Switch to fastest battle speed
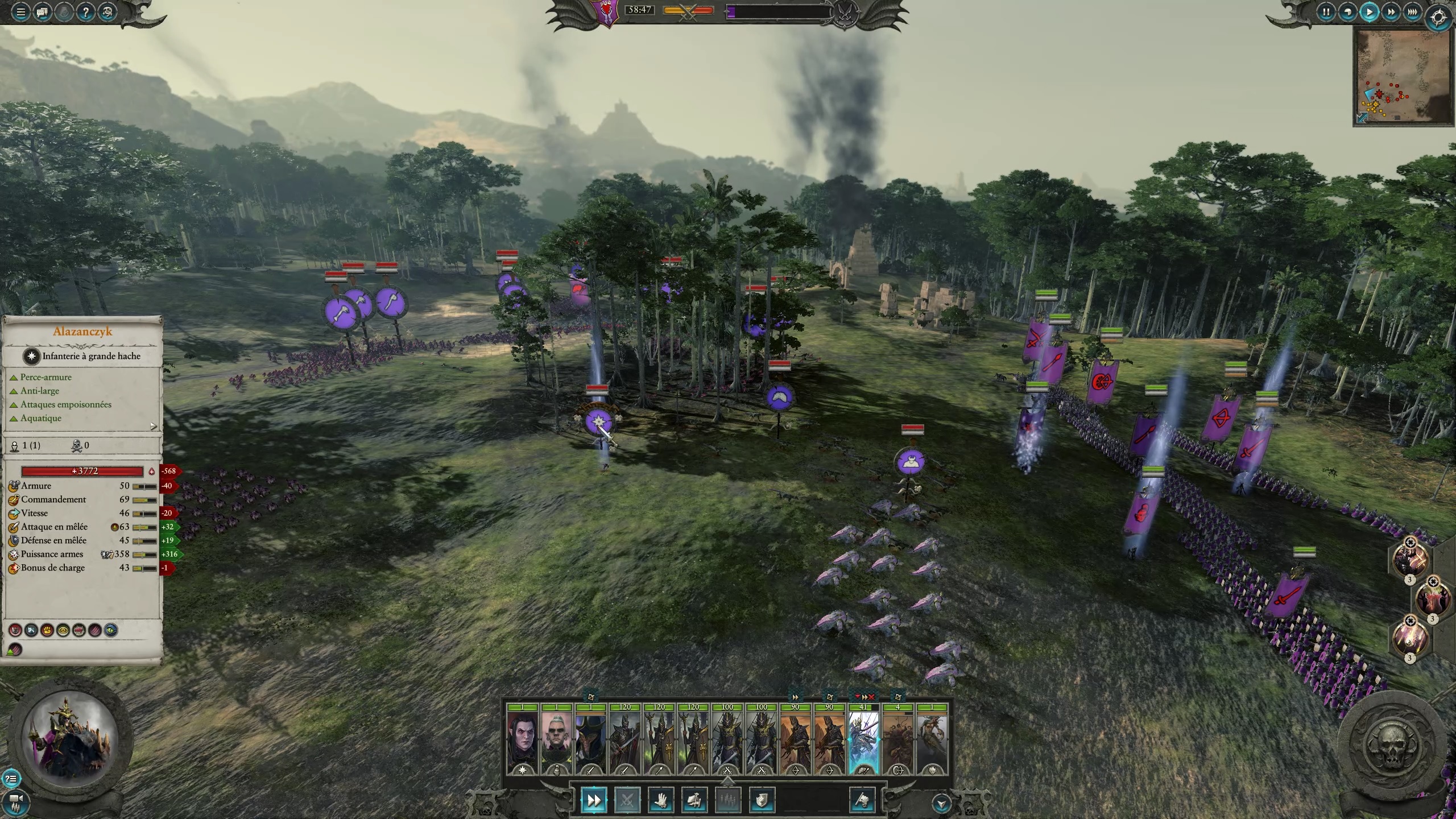The width and height of the screenshot is (1456, 819). 1412,12
